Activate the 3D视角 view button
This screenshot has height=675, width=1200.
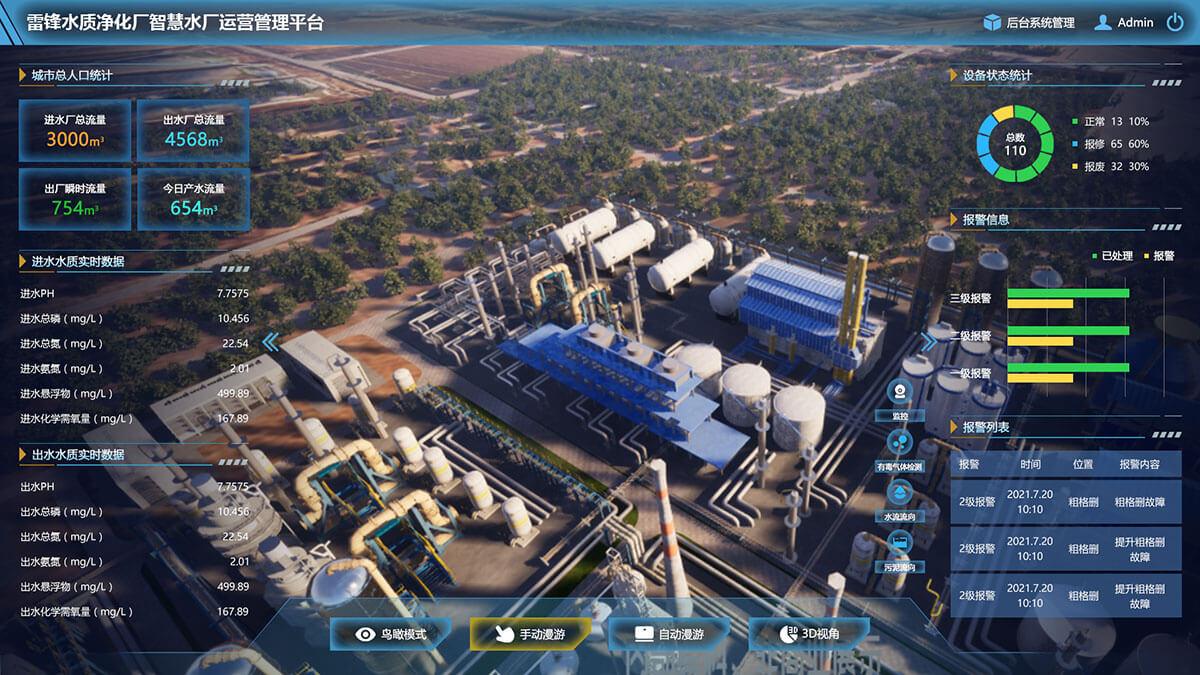(808, 634)
